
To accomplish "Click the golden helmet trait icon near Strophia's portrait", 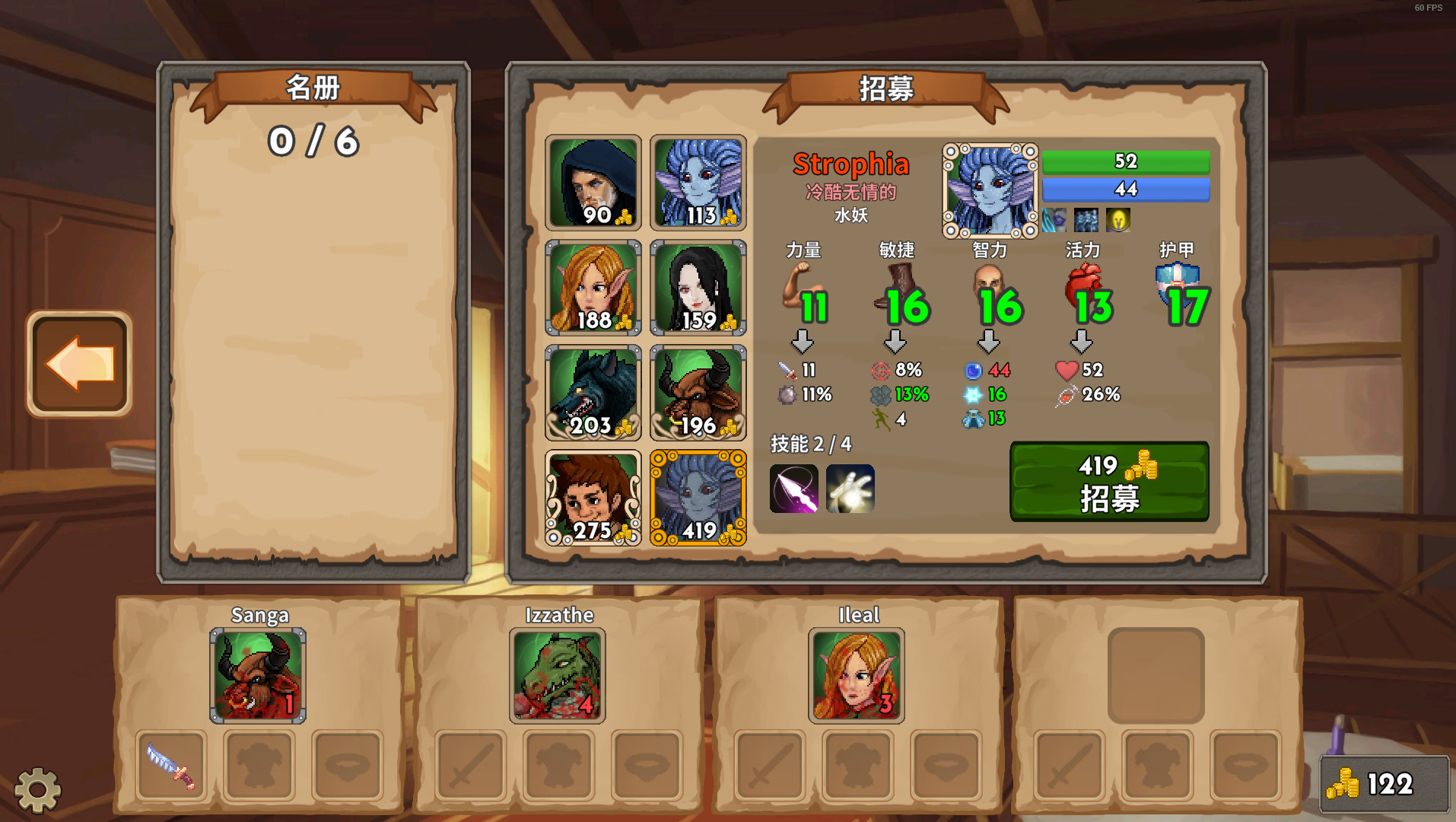I will pos(1117,220).
